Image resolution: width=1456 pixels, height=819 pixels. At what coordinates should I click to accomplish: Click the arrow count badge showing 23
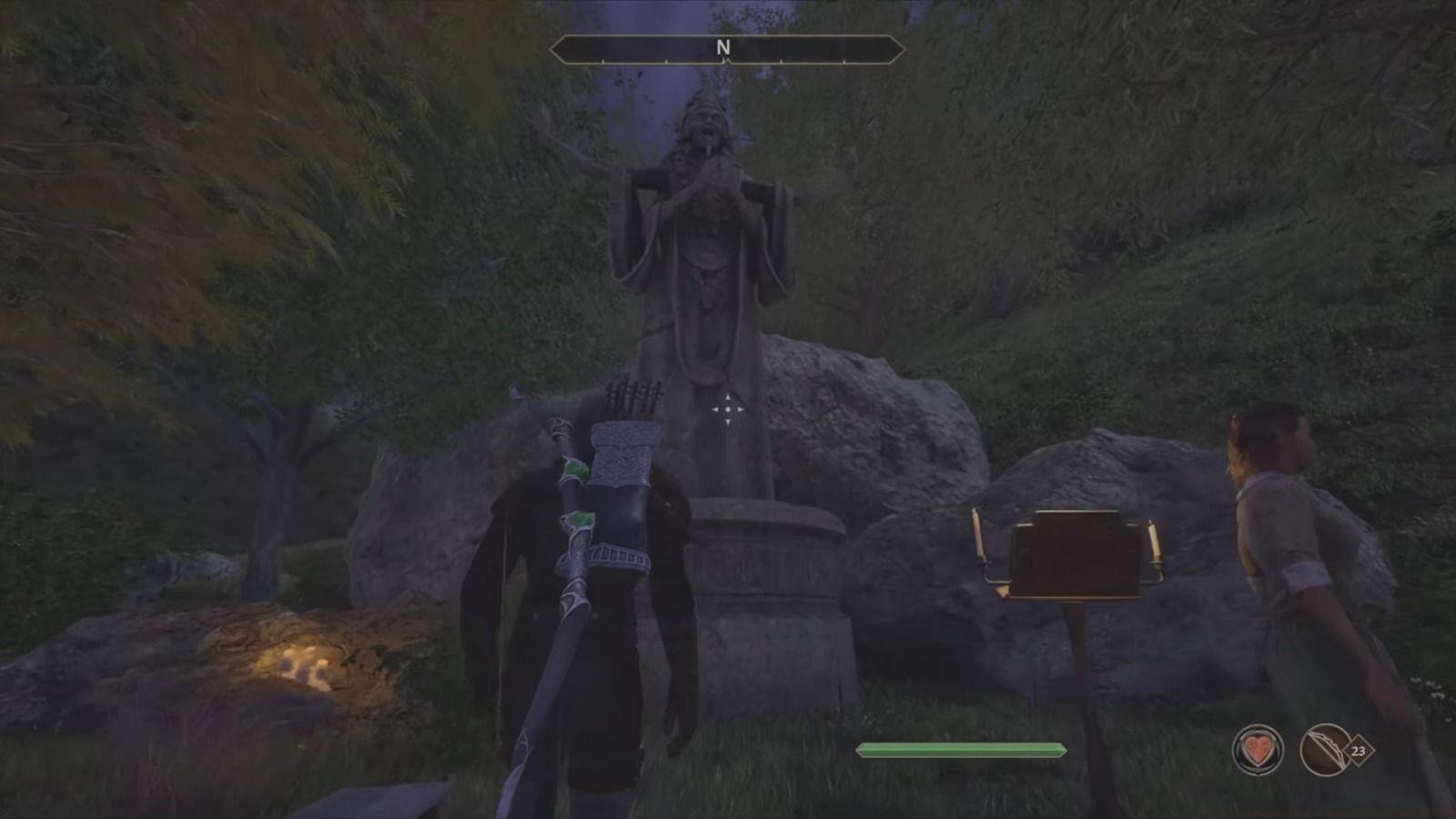coord(1358,752)
